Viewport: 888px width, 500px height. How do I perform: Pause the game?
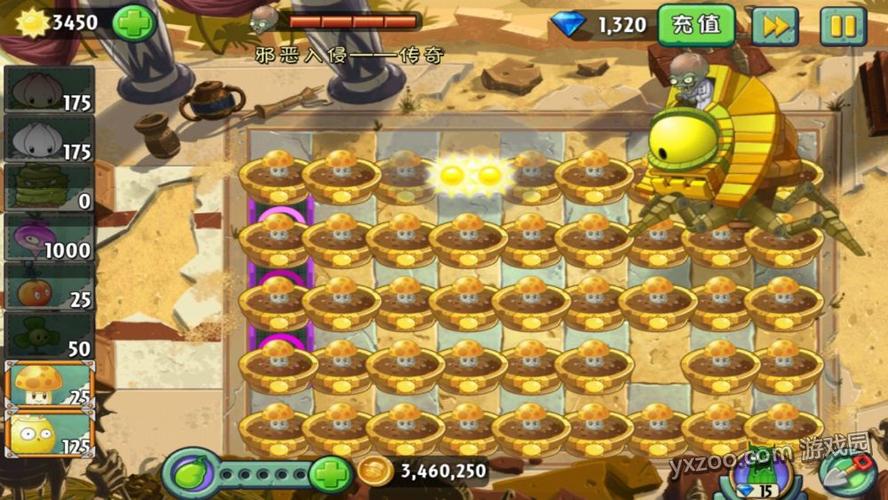843,25
